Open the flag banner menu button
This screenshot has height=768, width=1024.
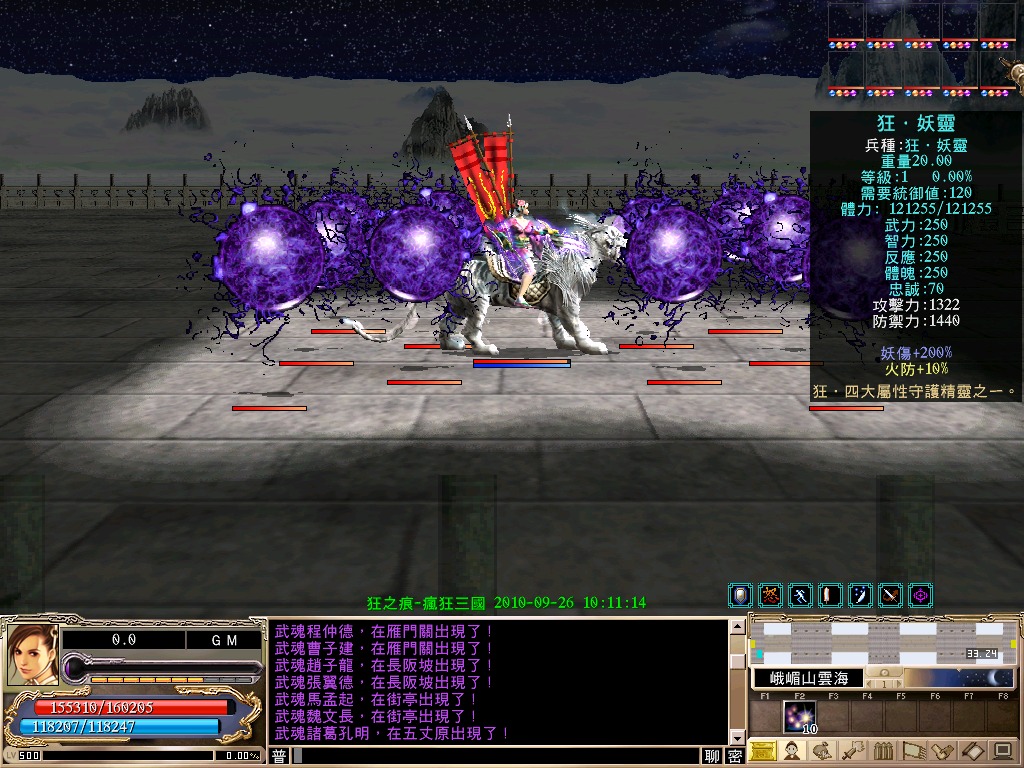pyautogui.click(x=913, y=751)
